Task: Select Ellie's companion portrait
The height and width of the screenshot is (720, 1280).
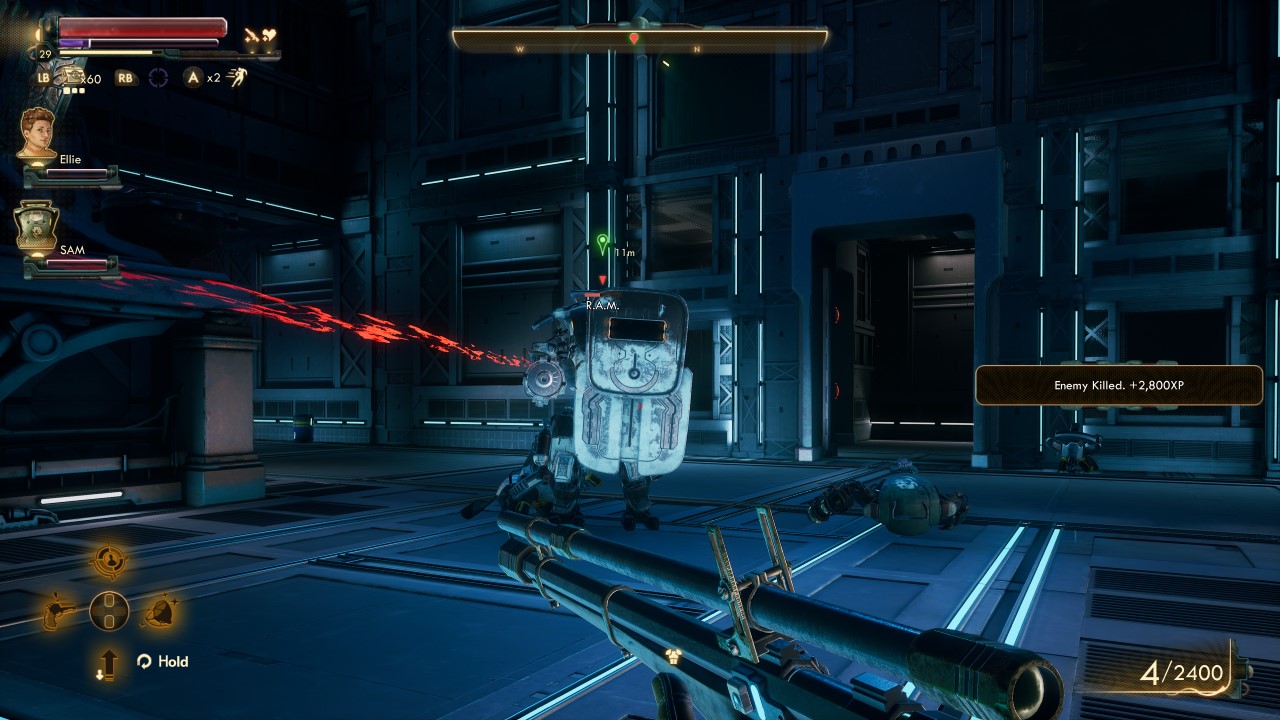Action: [38, 131]
